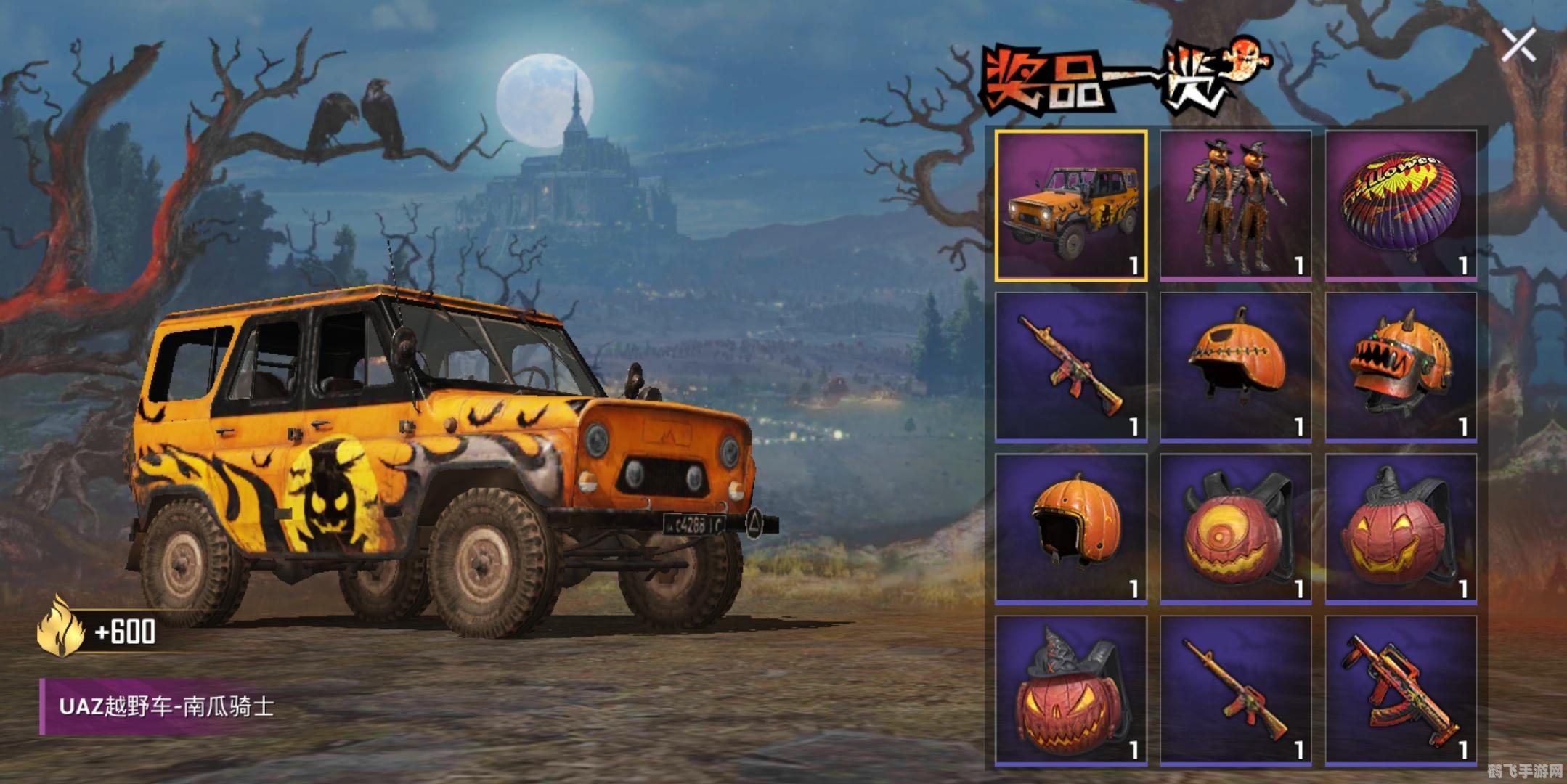Select the orange UAZ jeep skin tile

click(1071, 205)
